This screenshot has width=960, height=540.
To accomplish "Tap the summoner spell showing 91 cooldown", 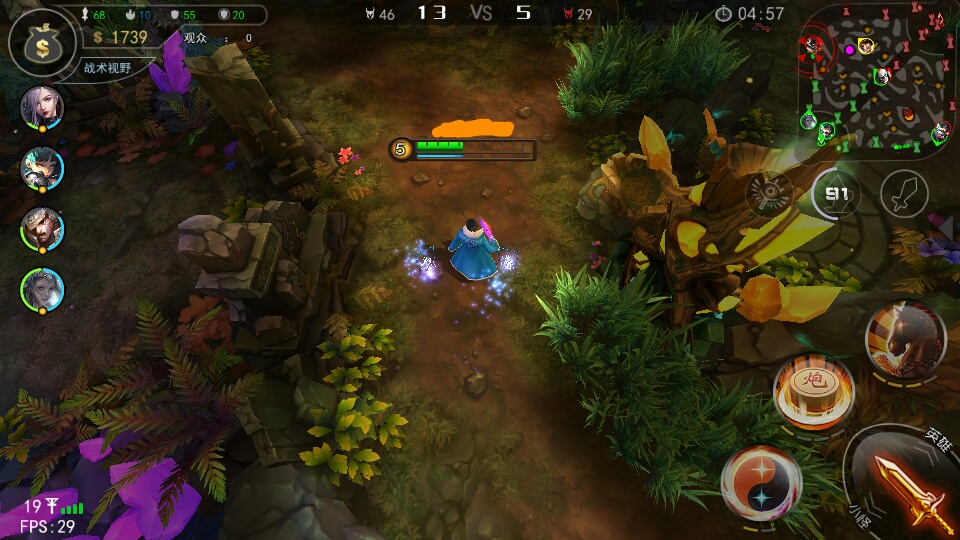I will (x=836, y=194).
